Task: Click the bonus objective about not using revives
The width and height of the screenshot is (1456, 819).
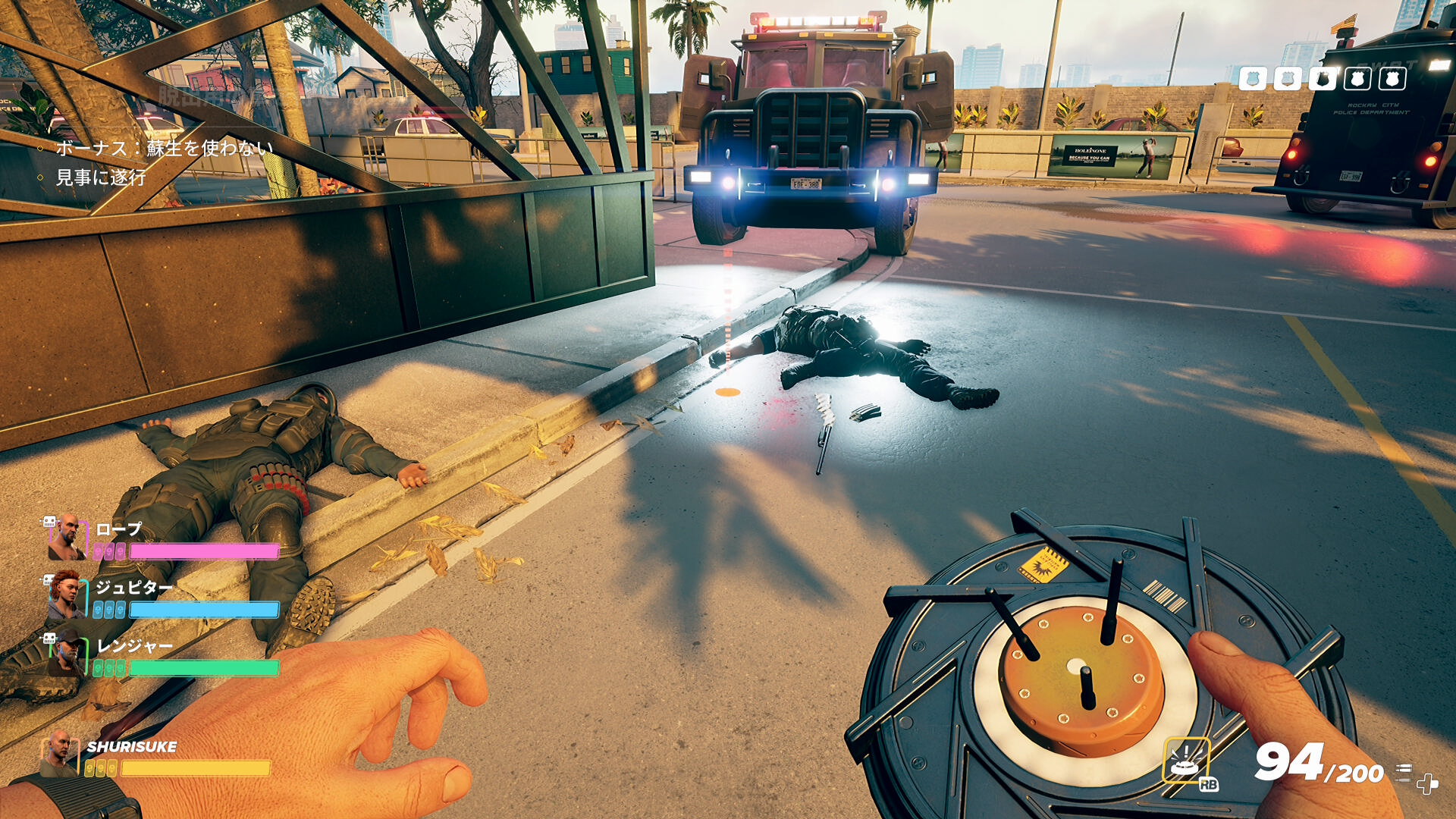Action: click(x=164, y=148)
